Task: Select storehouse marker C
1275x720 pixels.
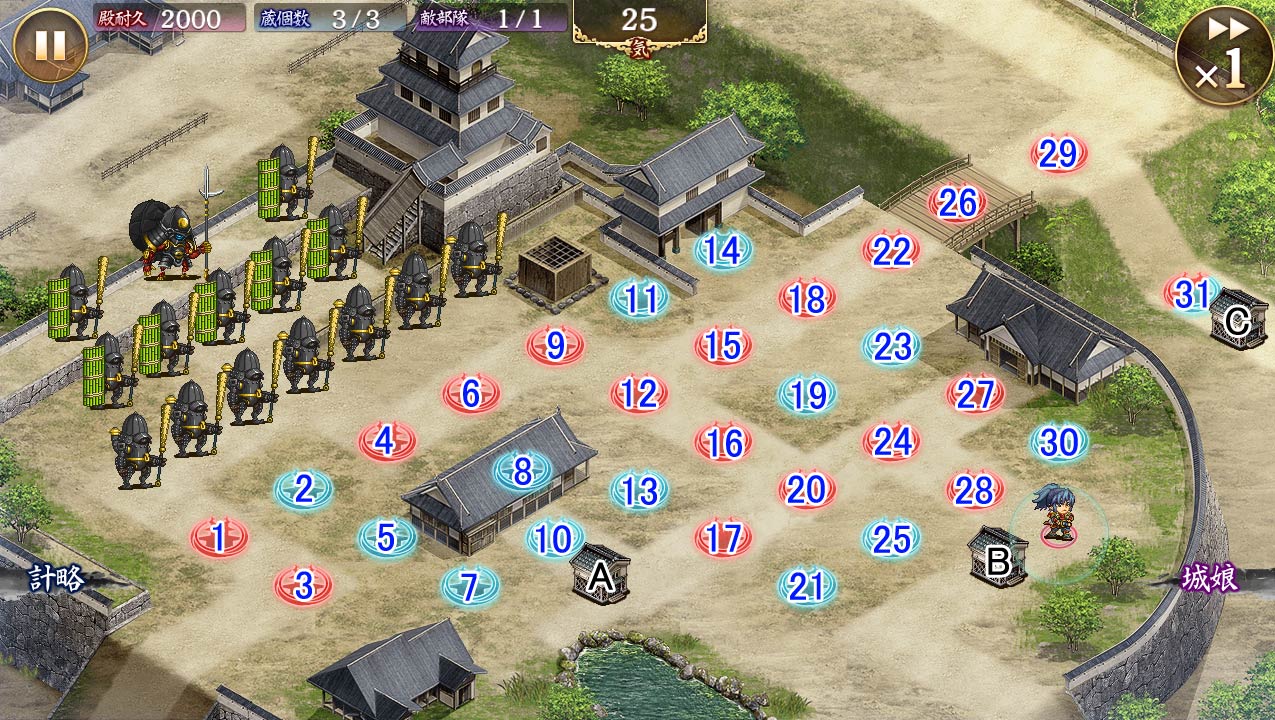Action: pyautogui.click(x=1238, y=322)
